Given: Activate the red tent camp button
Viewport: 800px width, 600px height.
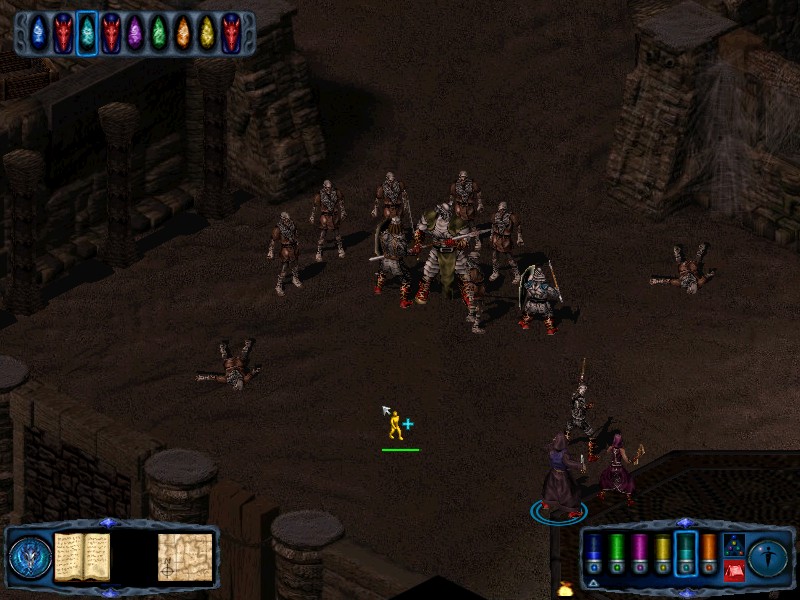Looking at the screenshot, I should 734,571.
